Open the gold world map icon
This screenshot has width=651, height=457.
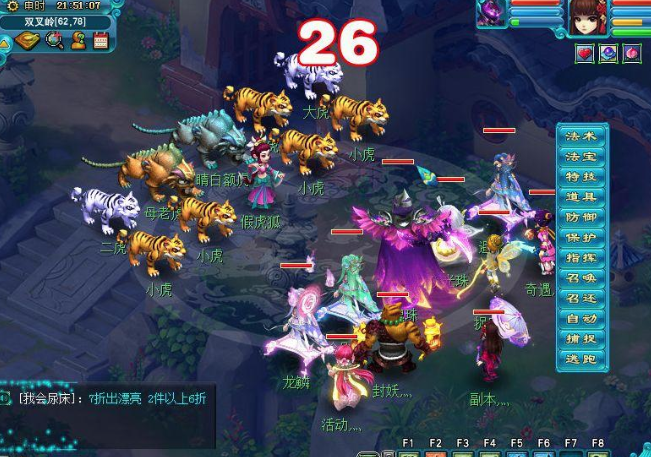pyautogui.click(x=29, y=41)
